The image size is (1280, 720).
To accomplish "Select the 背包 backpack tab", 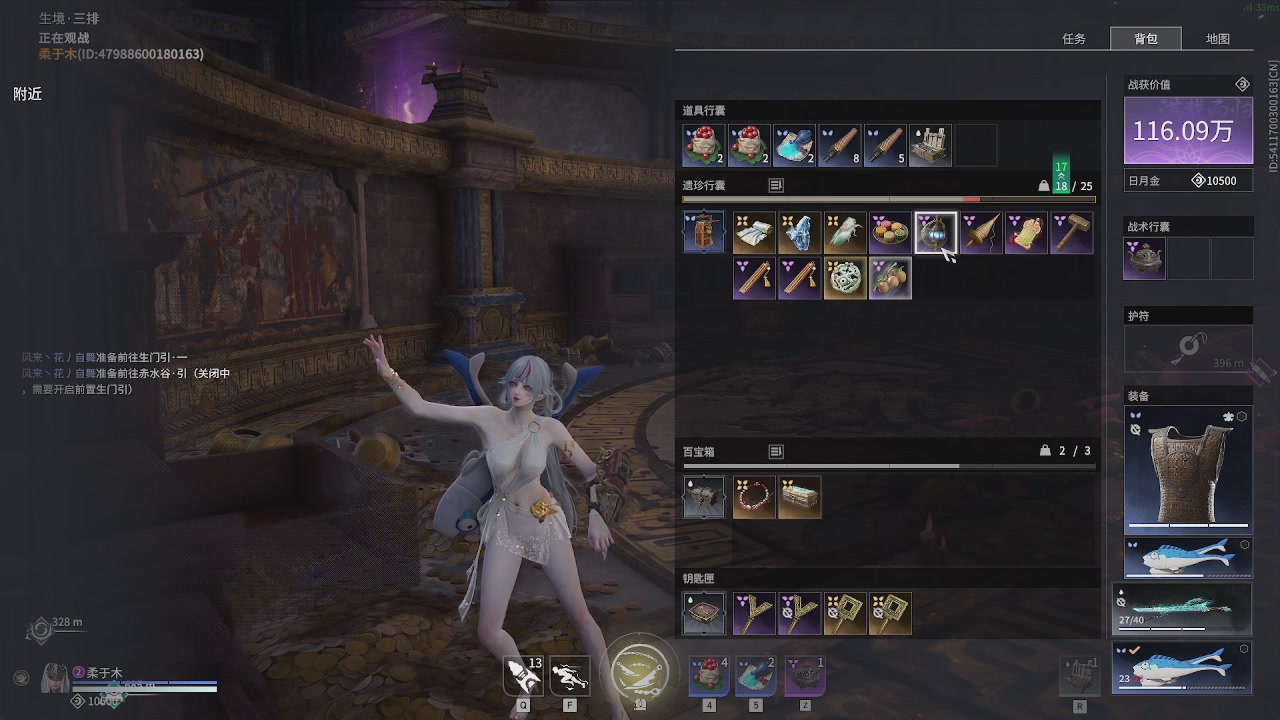I will (x=1145, y=39).
